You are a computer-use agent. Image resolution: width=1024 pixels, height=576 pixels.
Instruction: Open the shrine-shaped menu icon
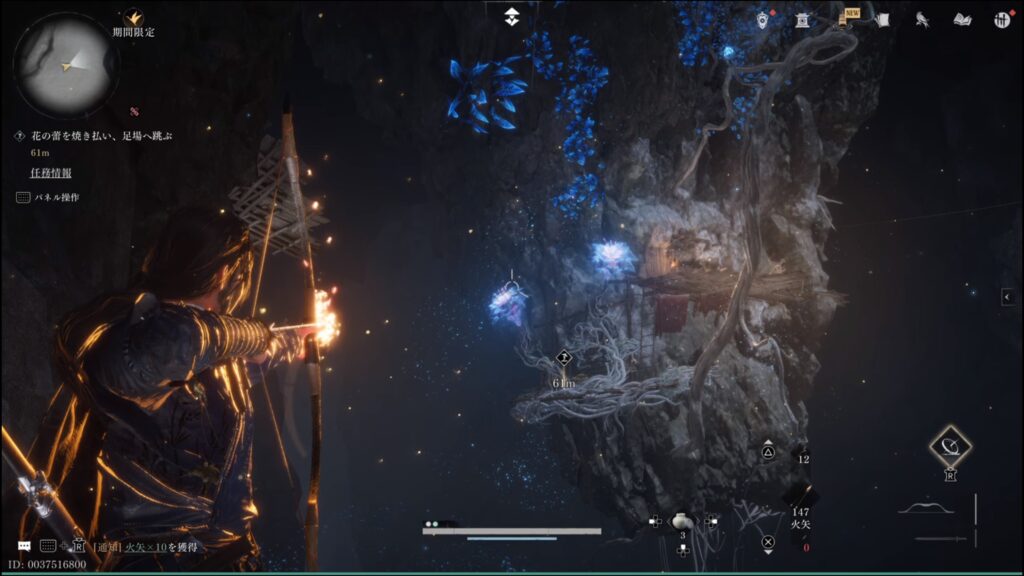point(802,20)
